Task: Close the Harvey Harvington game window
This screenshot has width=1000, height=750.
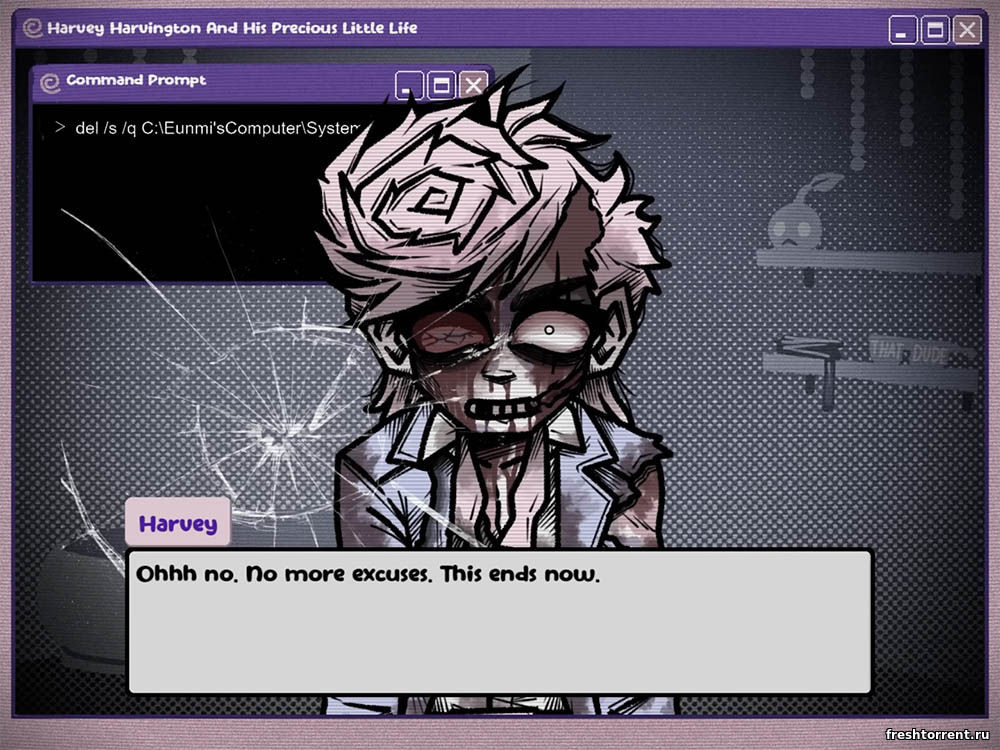Action: [x=966, y=31]
